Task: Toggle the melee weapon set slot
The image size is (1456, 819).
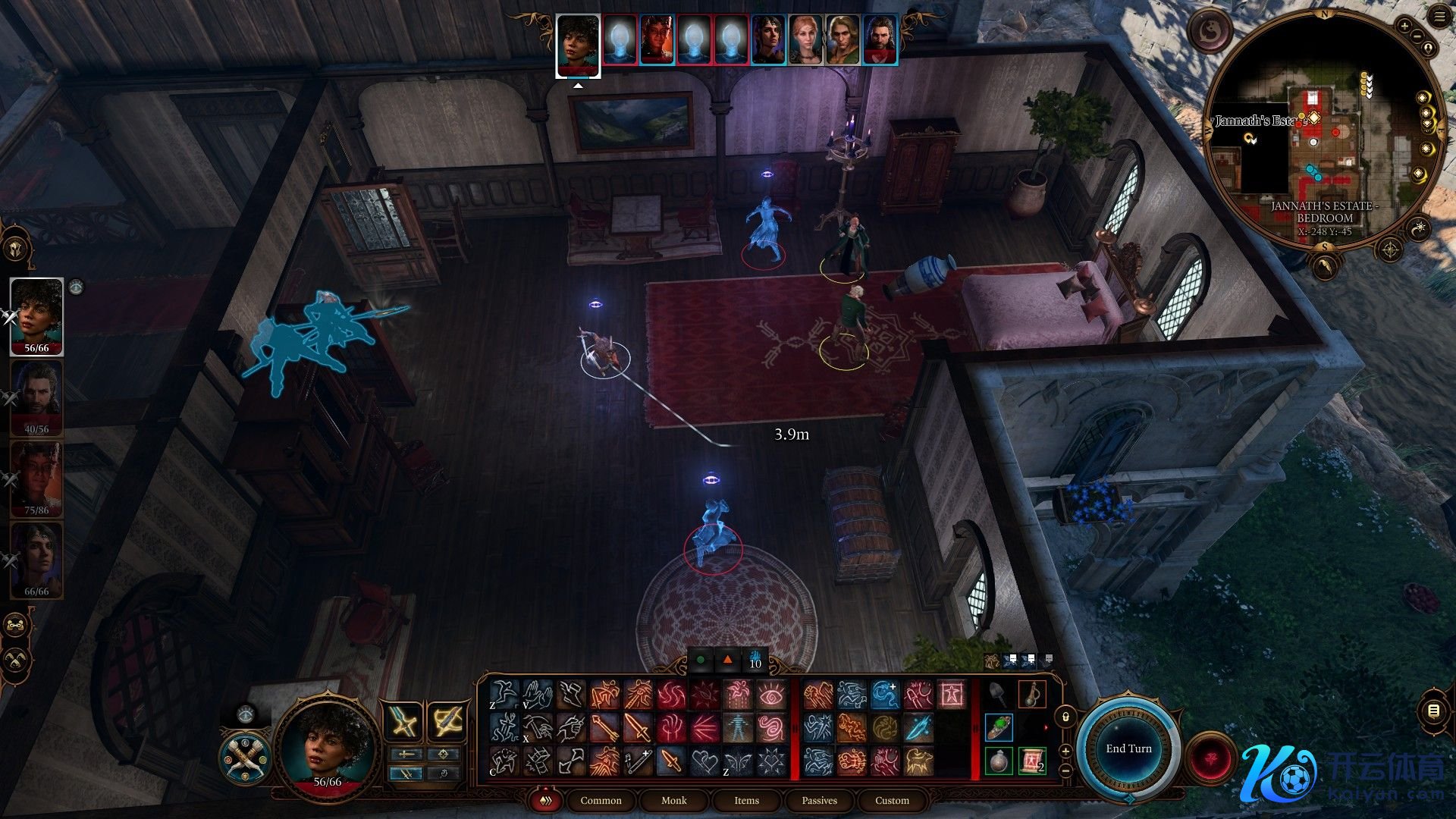Action: 403,721
